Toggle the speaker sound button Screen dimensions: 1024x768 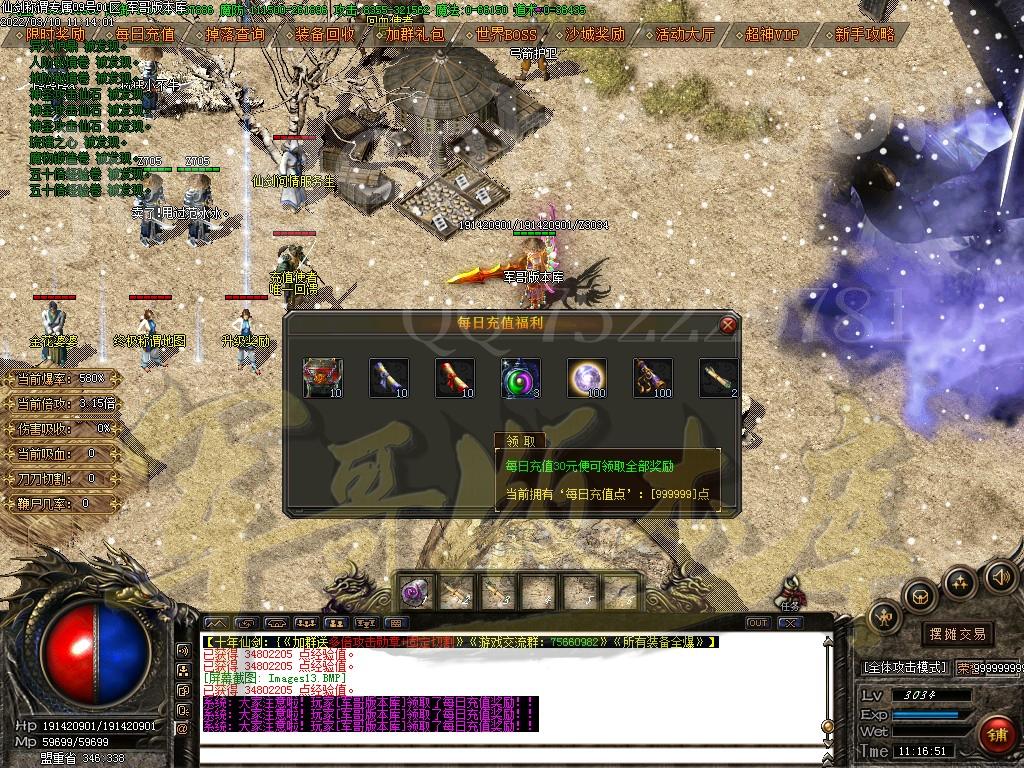(1000, 577)
